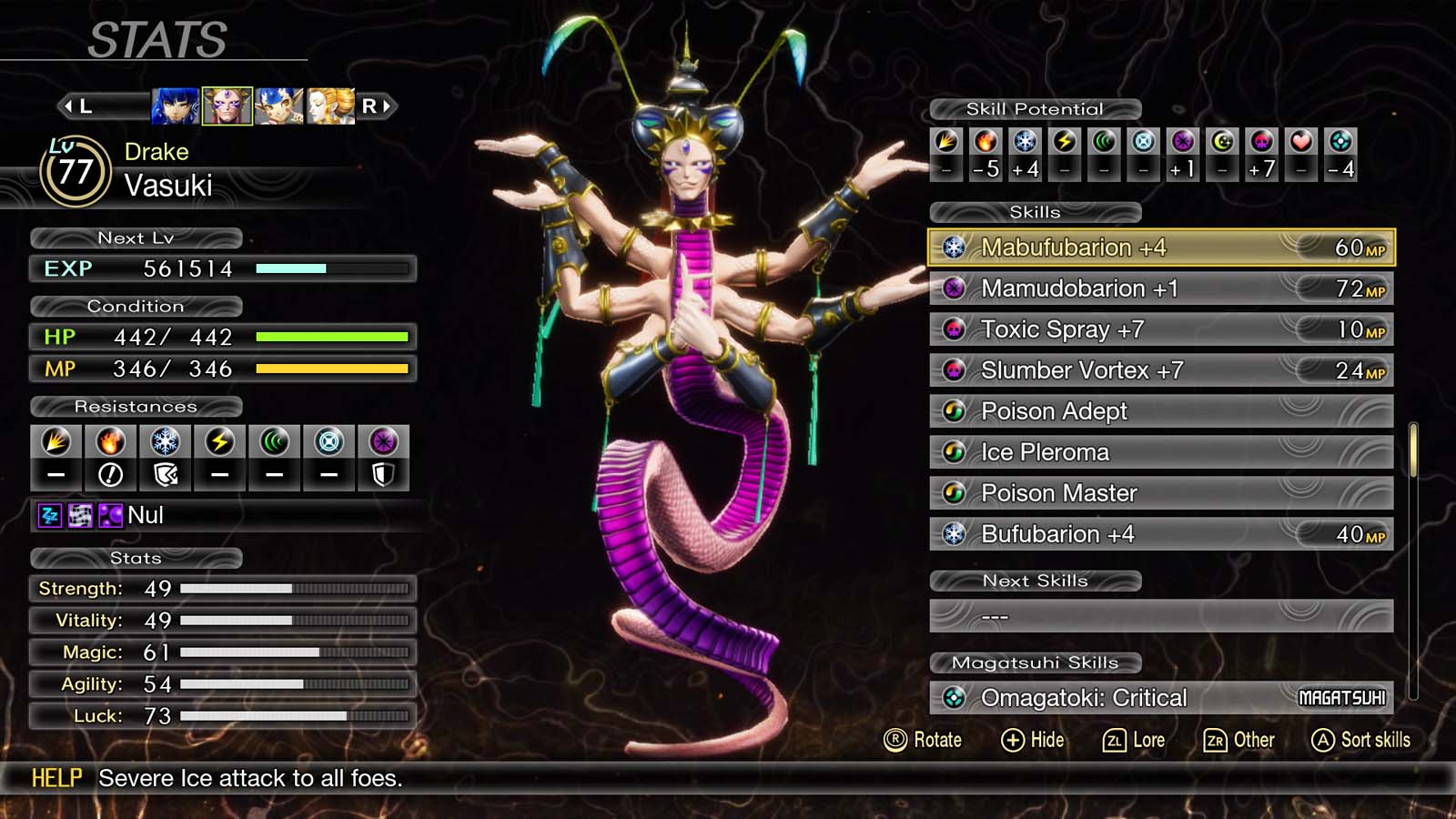Toggle Hide to conceal the interface
This screenshot has height=819, width=1456.
point(1033,740)
